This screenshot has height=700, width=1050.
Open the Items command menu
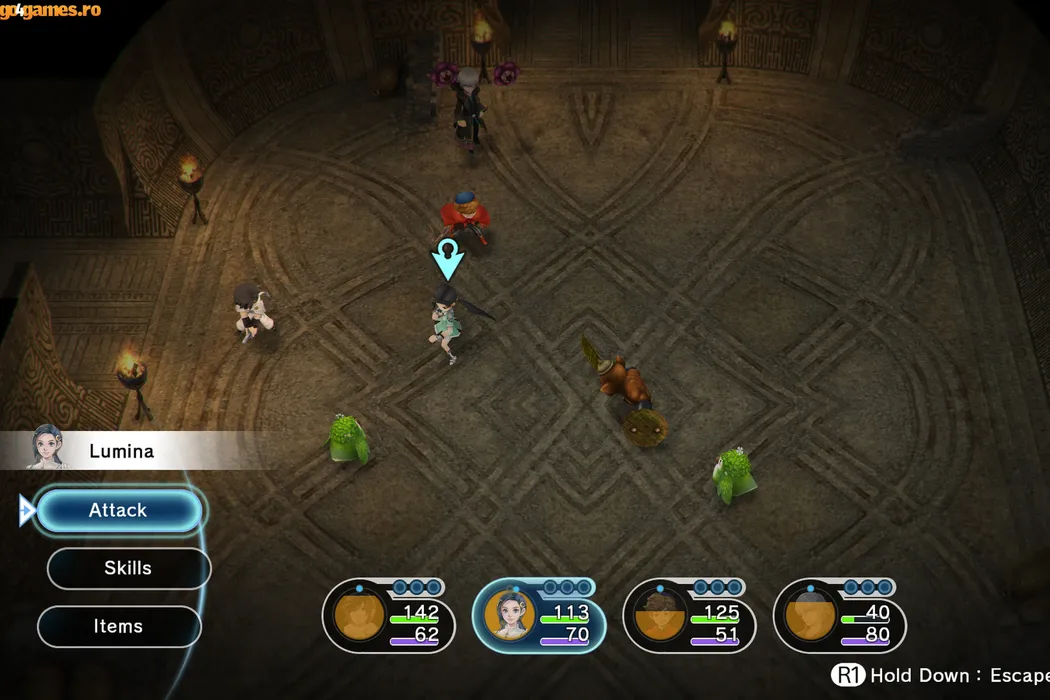tap(119, 627)
